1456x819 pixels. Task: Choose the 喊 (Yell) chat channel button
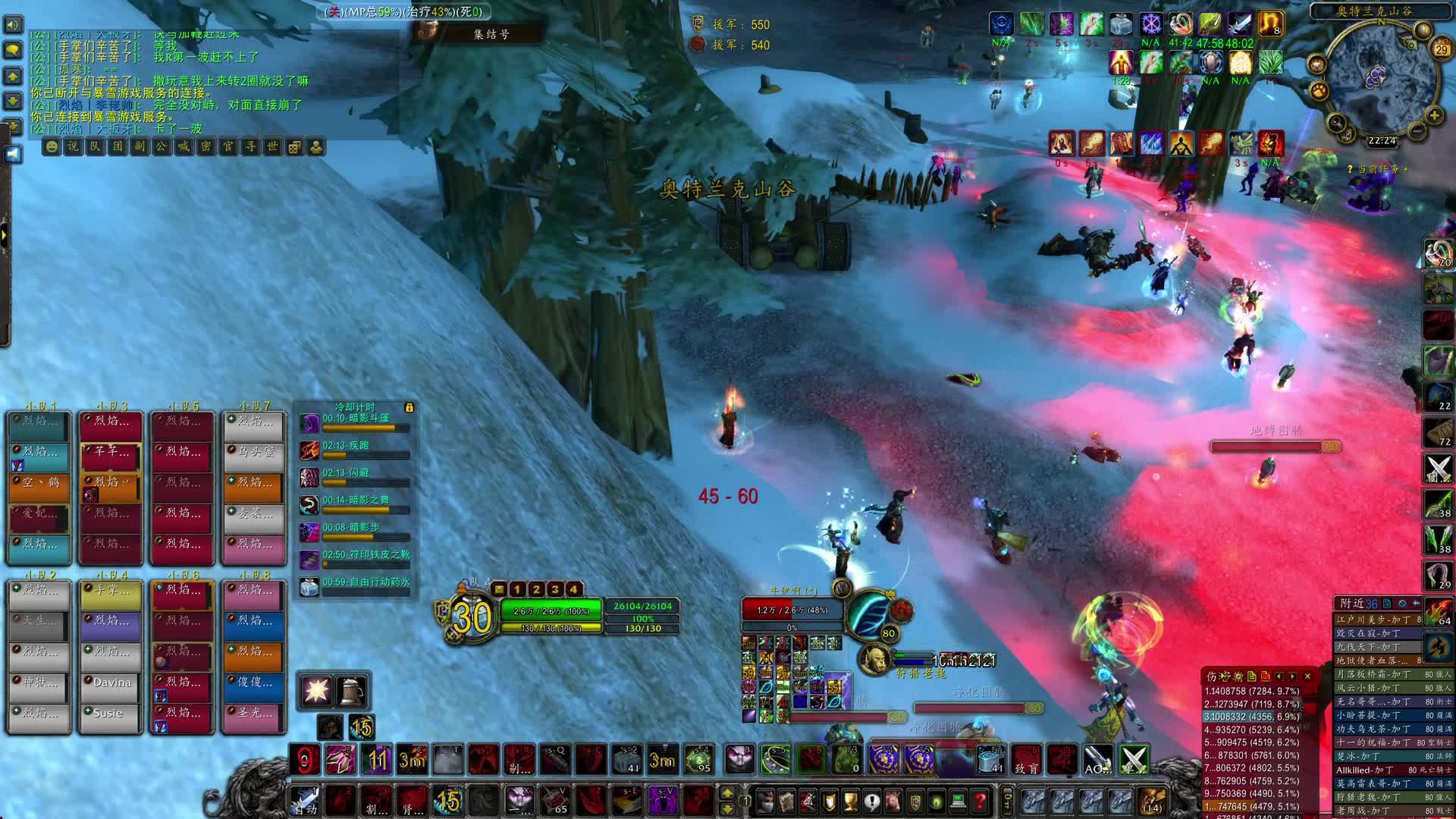[x=184, y=146]
